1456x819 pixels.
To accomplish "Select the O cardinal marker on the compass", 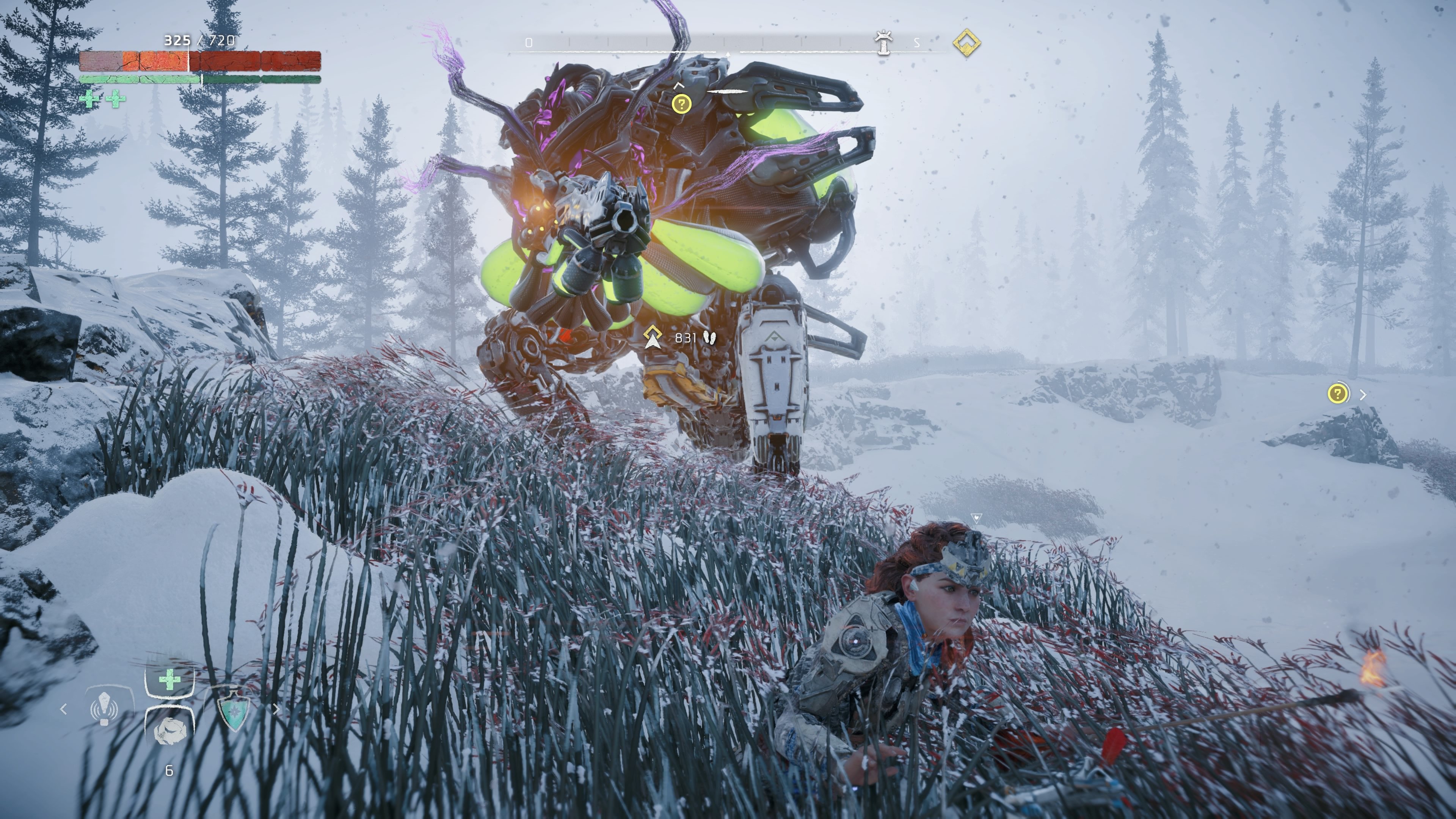I will [529, 42].
